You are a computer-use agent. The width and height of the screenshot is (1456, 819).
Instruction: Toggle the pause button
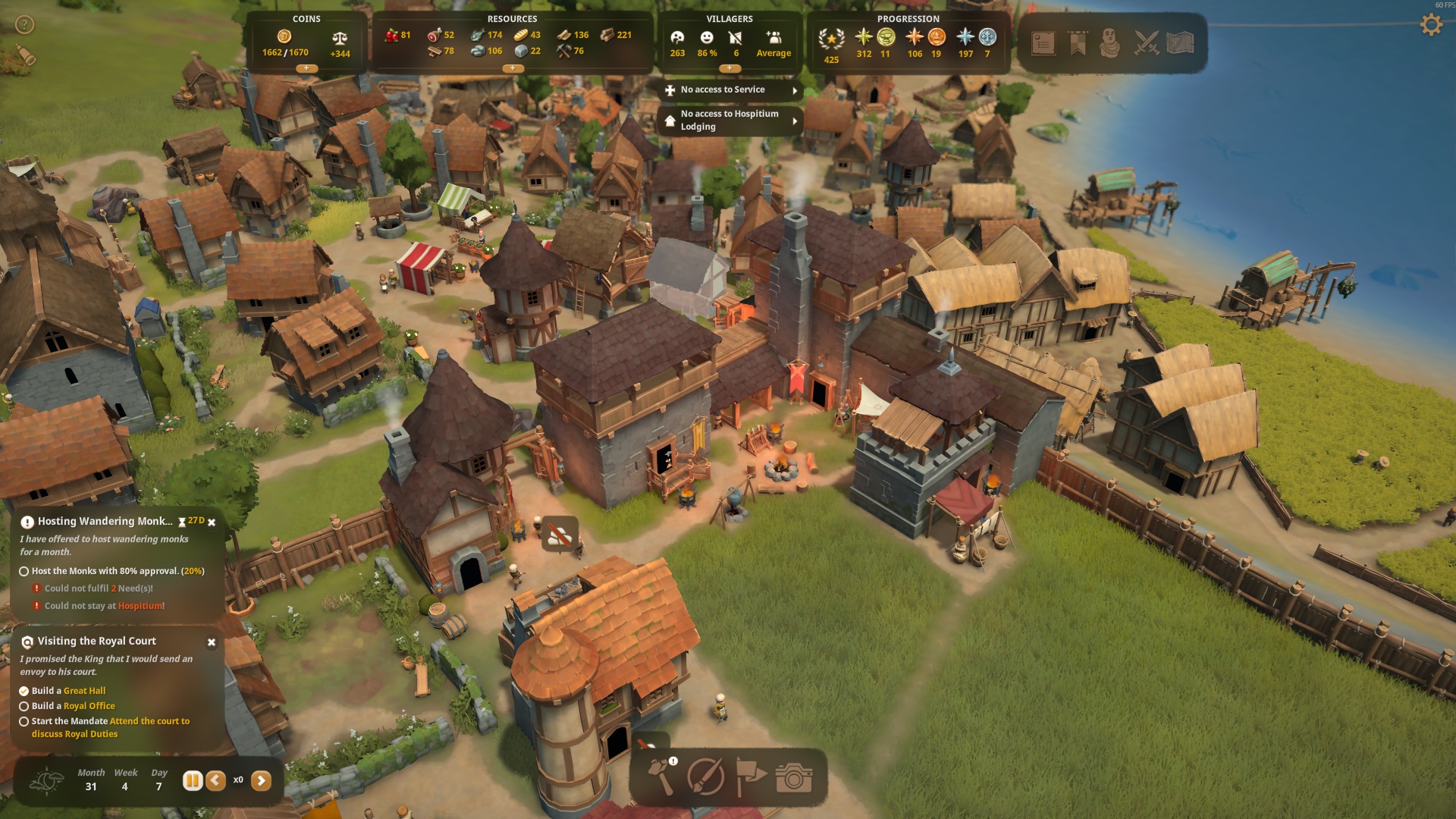click(193, 780)
